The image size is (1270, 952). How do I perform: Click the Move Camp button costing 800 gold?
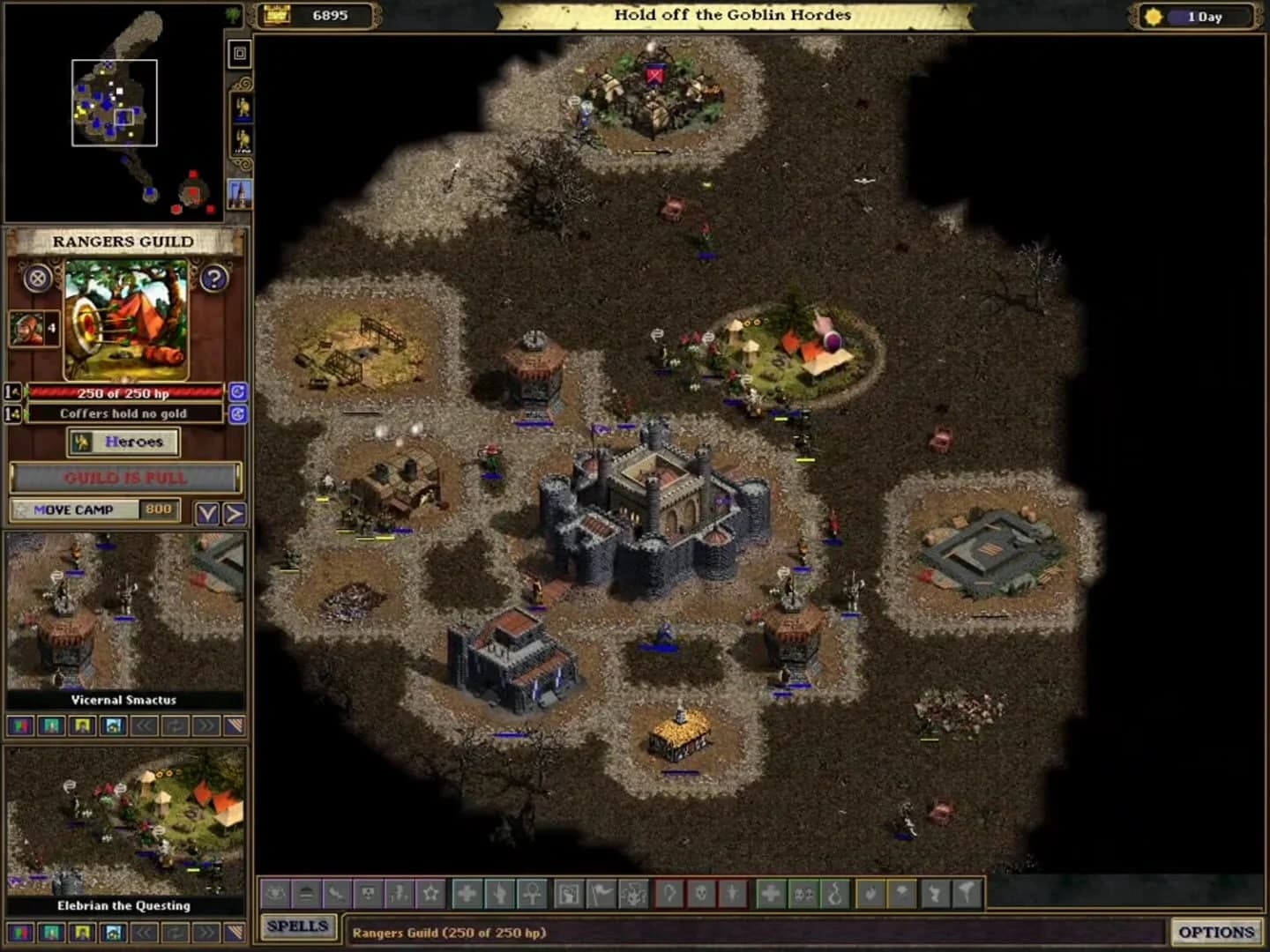(79, 509)
